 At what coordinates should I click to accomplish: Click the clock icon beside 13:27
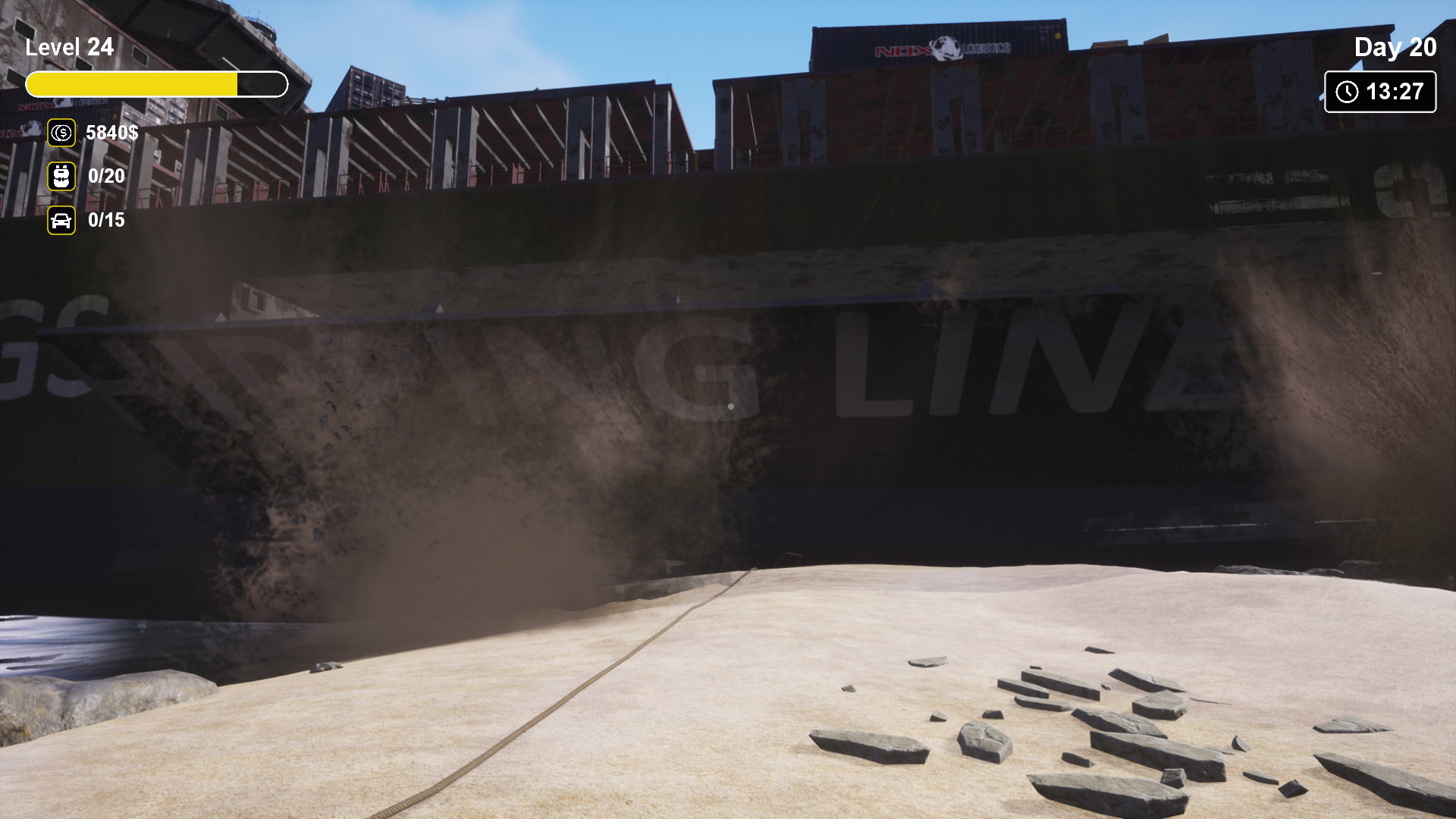(1345, 93)
